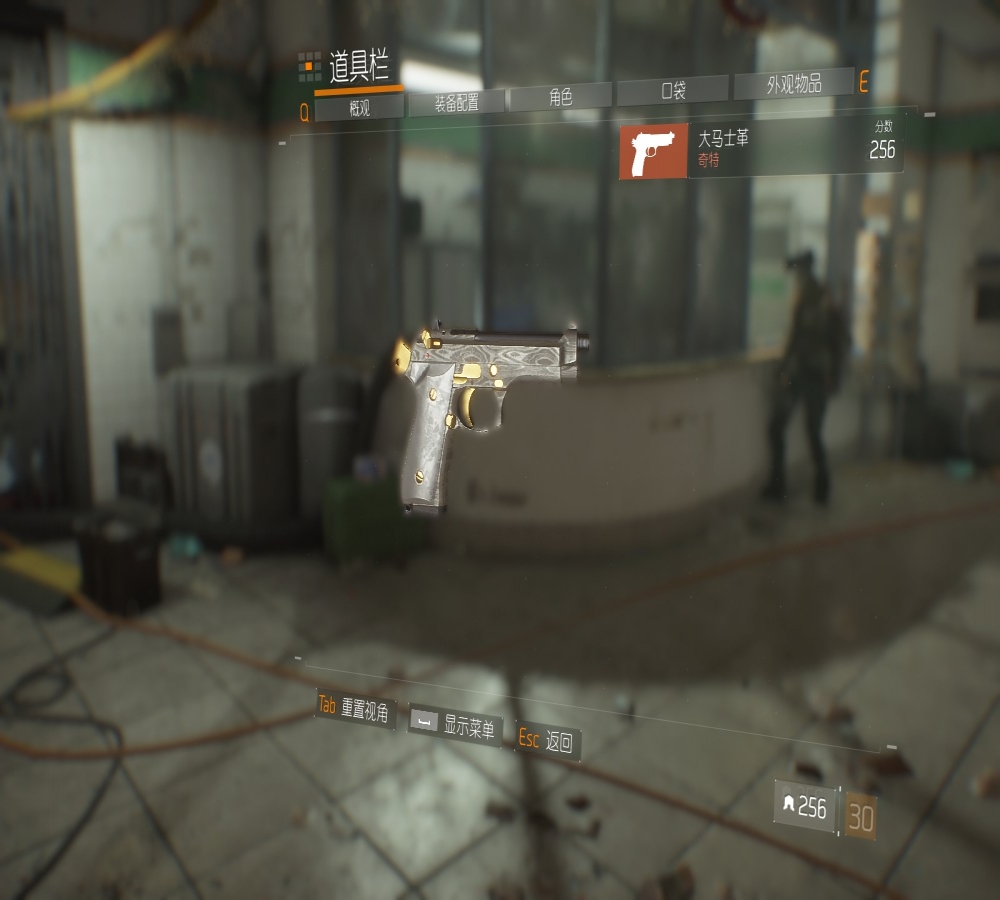1000x900 pixels.
Task: Choose the 显示菜单 show menu button
Action: coord(456,725)
